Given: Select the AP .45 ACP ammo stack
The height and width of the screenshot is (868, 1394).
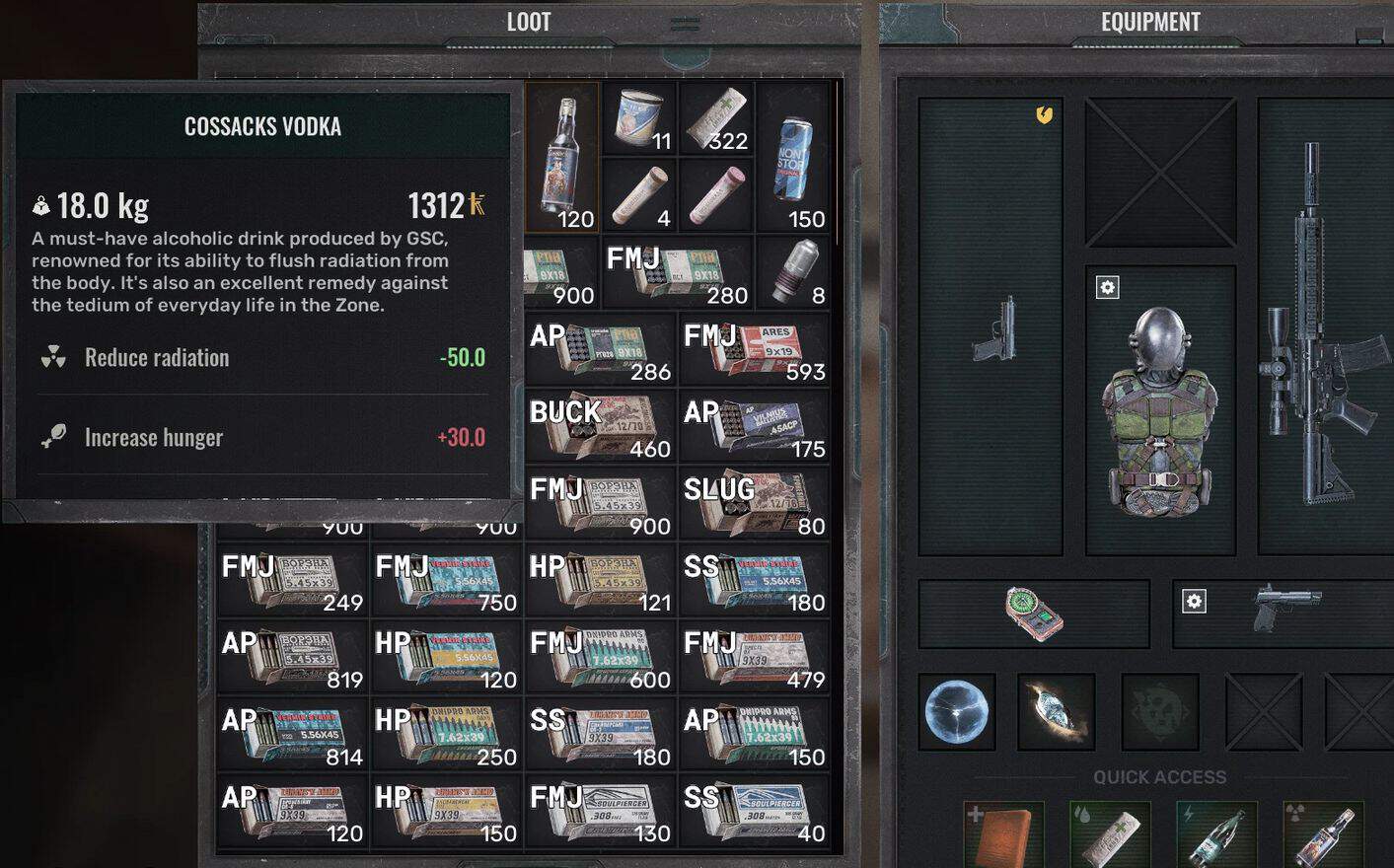Looking at the screenshot, I should (755, 427).
